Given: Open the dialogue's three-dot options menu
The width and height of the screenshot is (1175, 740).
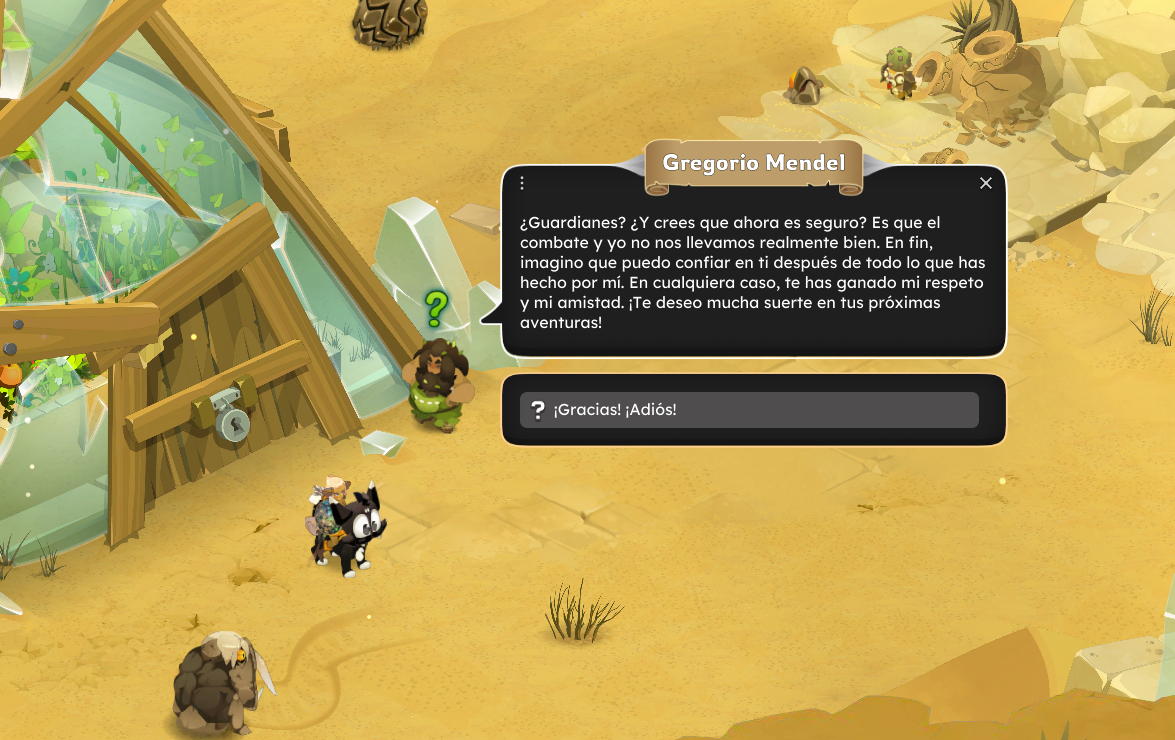Looking at the screenshot, I should pos(522,183).
